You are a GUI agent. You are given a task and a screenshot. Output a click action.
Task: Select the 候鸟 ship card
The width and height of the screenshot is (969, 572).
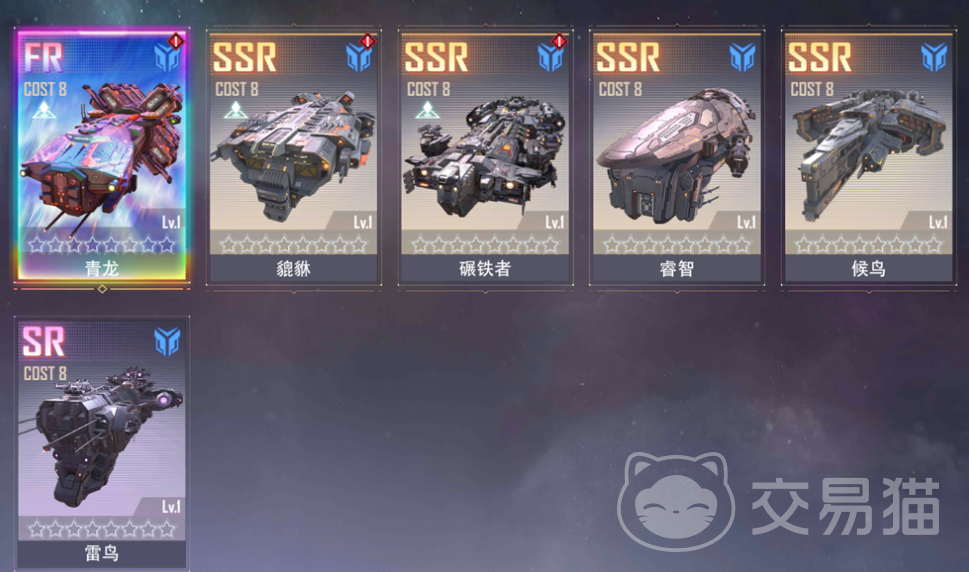pos(868,158)
